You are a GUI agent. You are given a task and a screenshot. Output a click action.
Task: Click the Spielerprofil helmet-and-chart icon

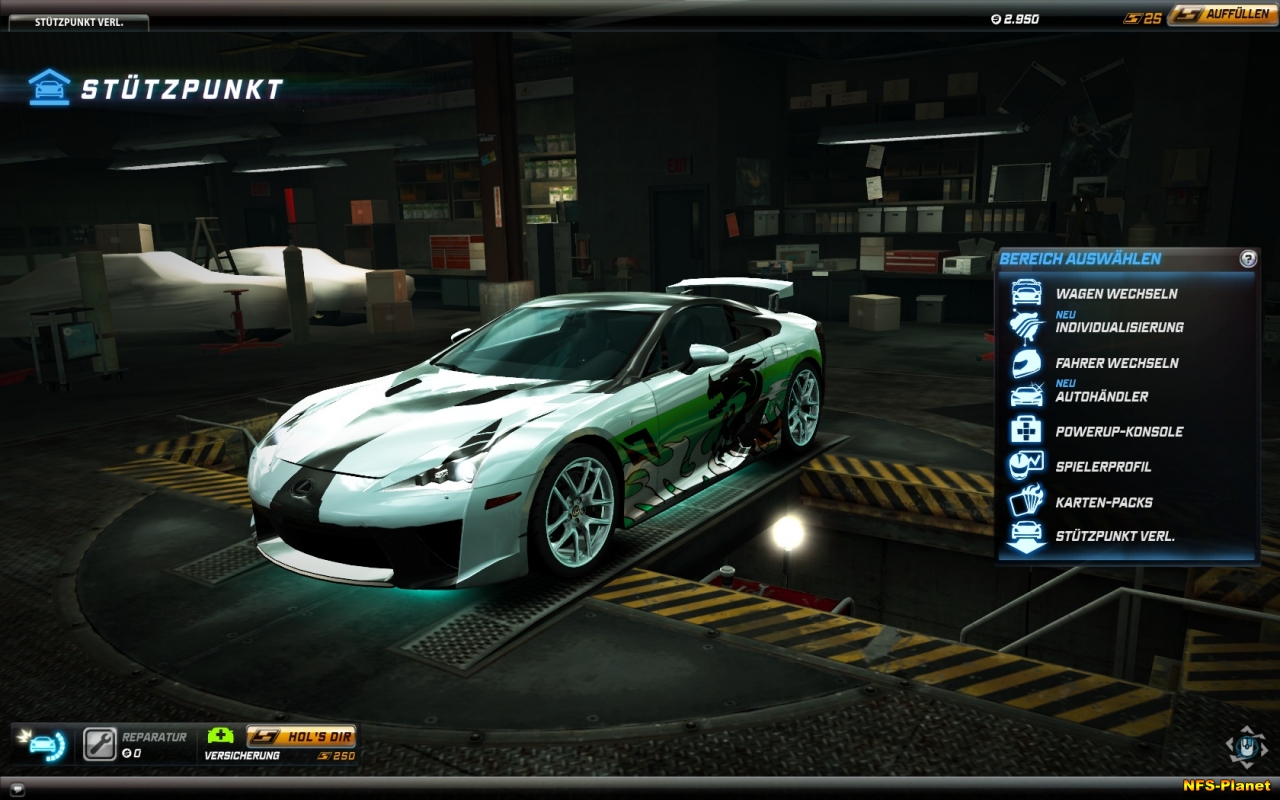pos(1027,466)
